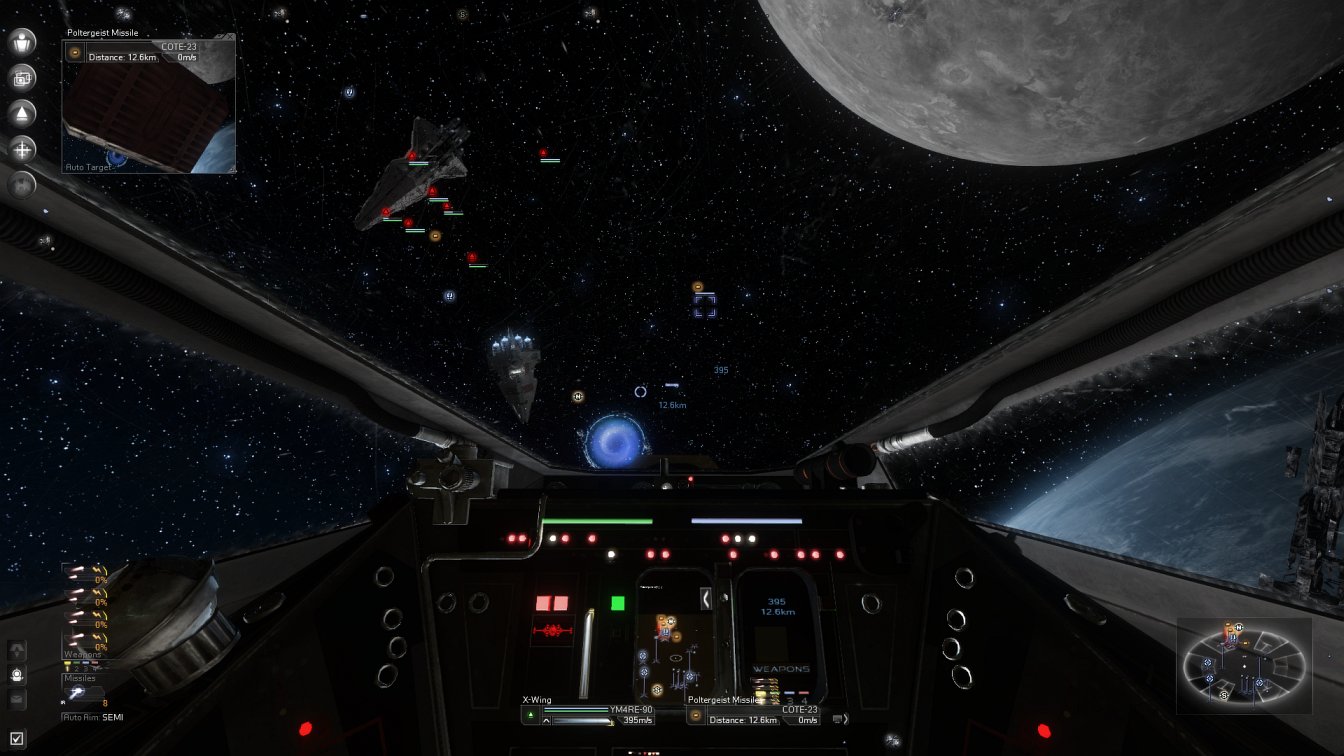Click the camera views icon
This screenshot has height=756, width=1344.
pyautogui.click(x=22, y=78)
